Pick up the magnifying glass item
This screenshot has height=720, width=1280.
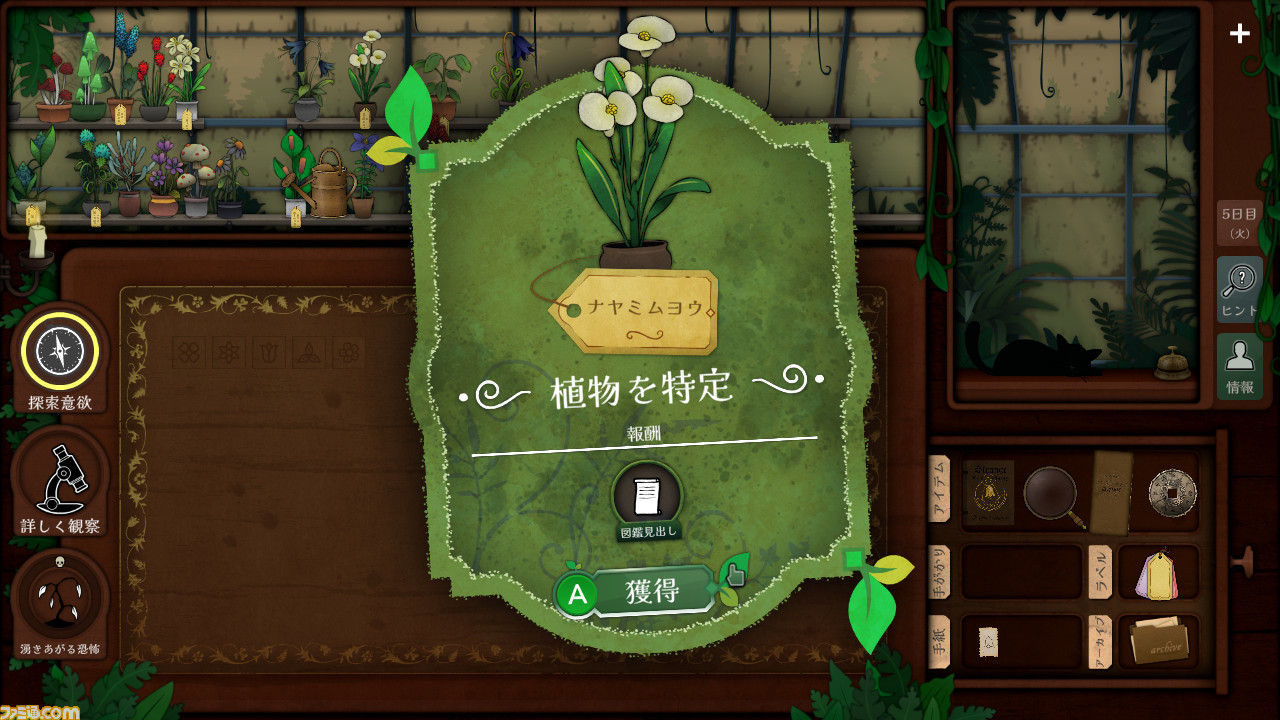pyautogui.click(x=1049, y=493)
